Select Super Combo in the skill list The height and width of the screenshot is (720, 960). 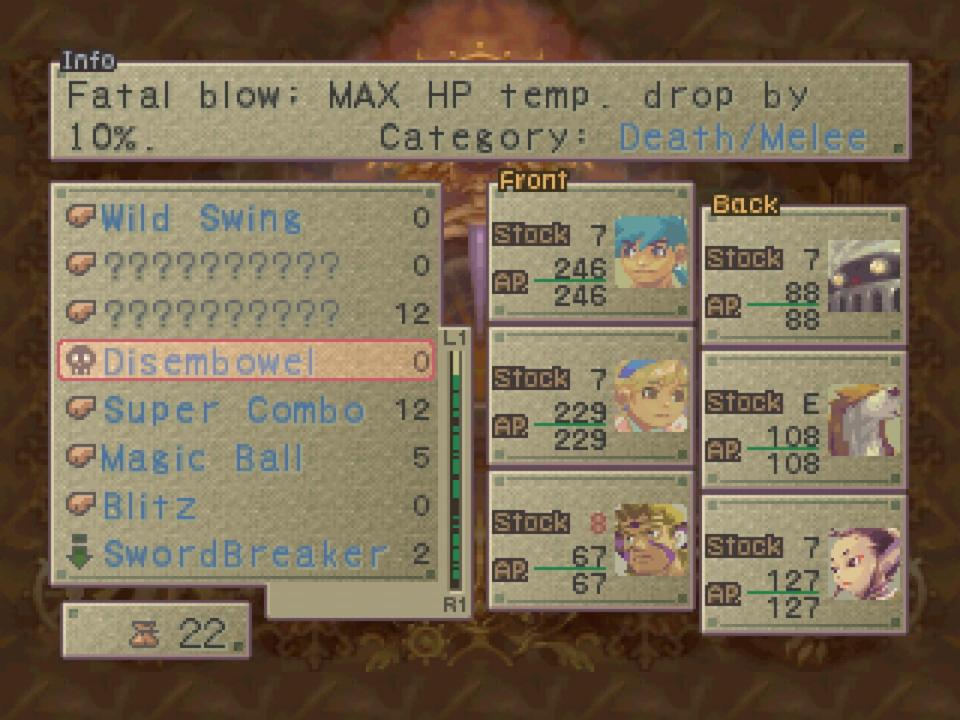[235, 410]
